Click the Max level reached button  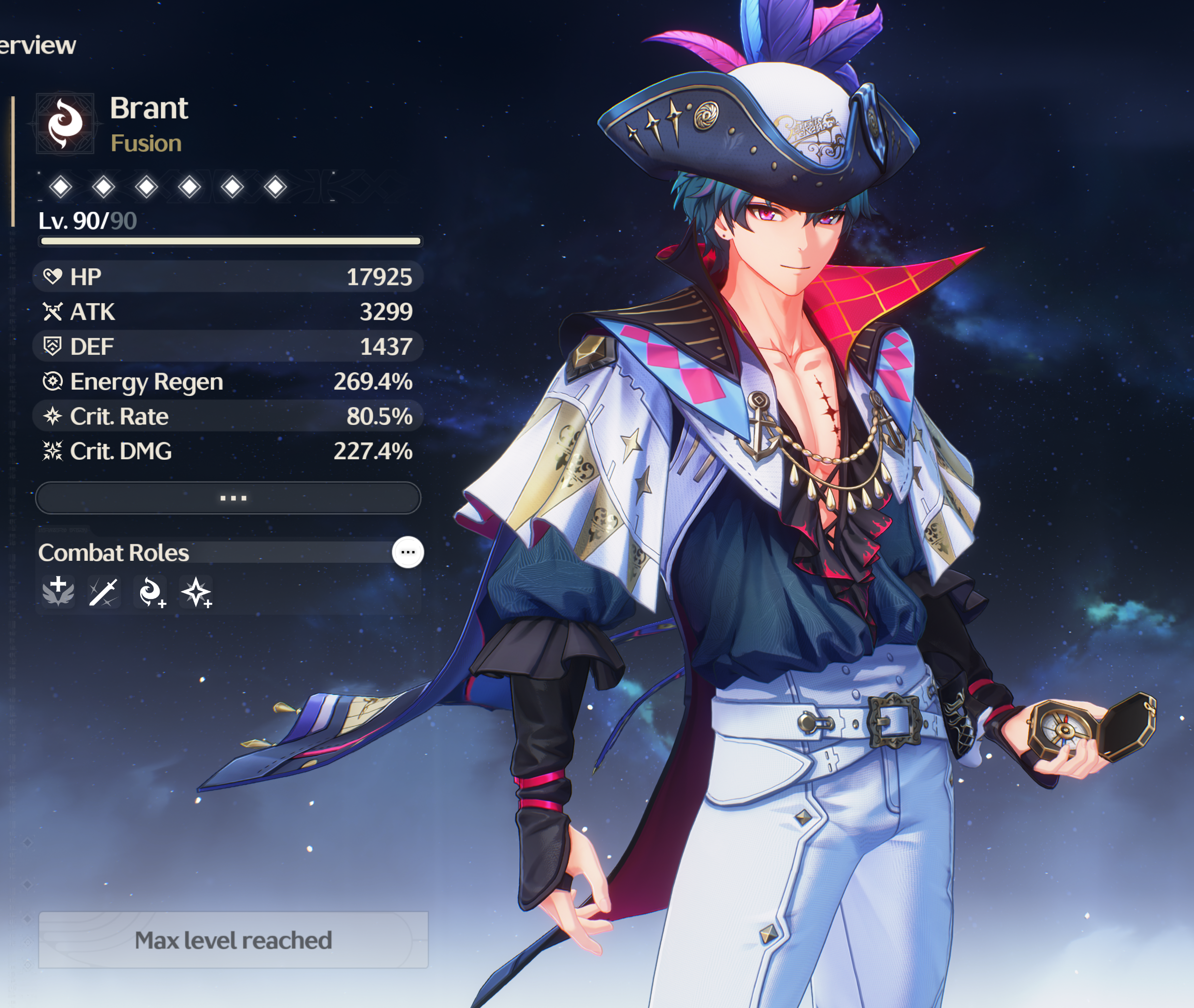[233, 939]
